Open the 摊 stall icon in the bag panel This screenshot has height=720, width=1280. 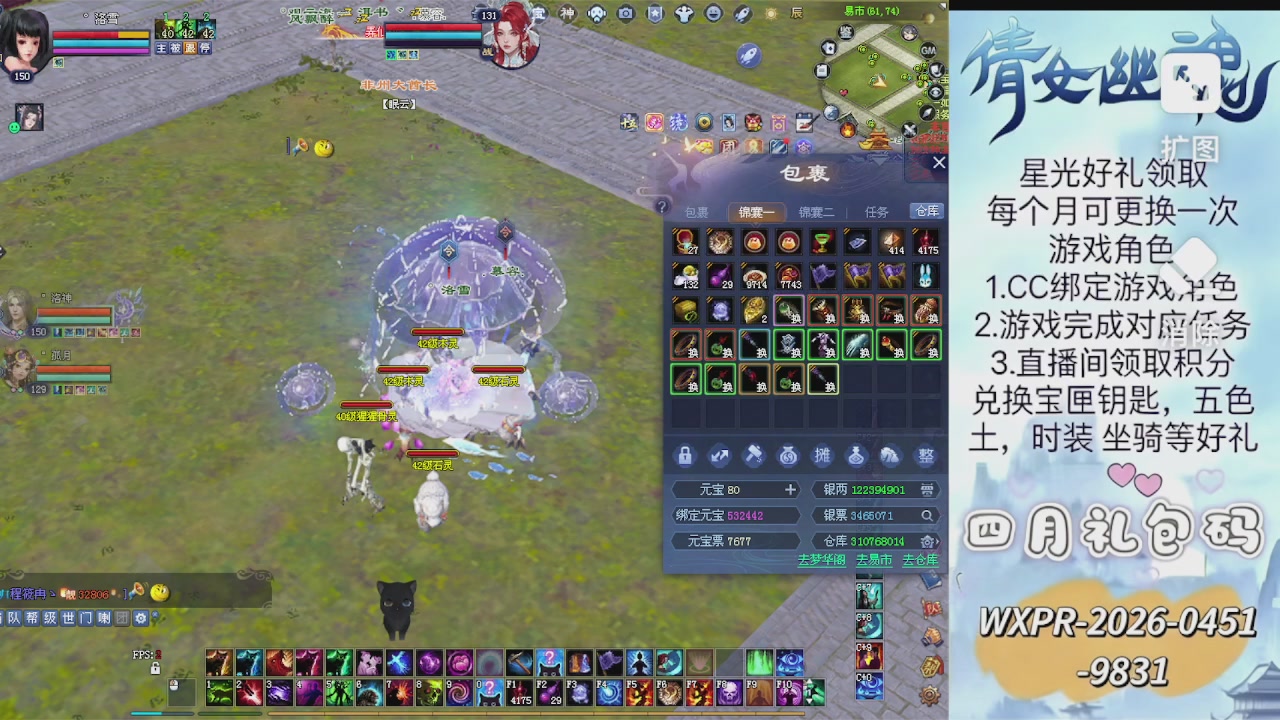point(822,455)
